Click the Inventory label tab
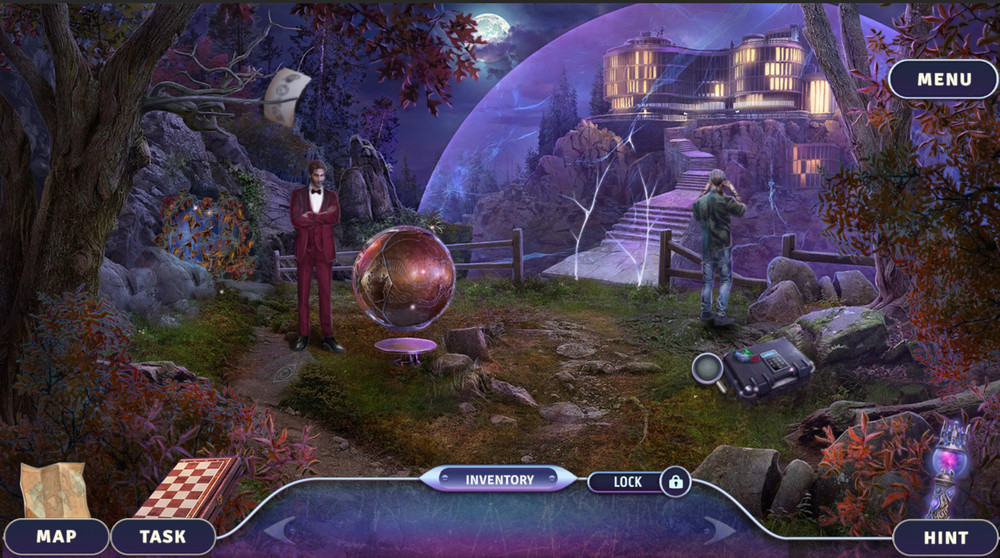Screen dimensions: 1000x558 pos(499,480)
